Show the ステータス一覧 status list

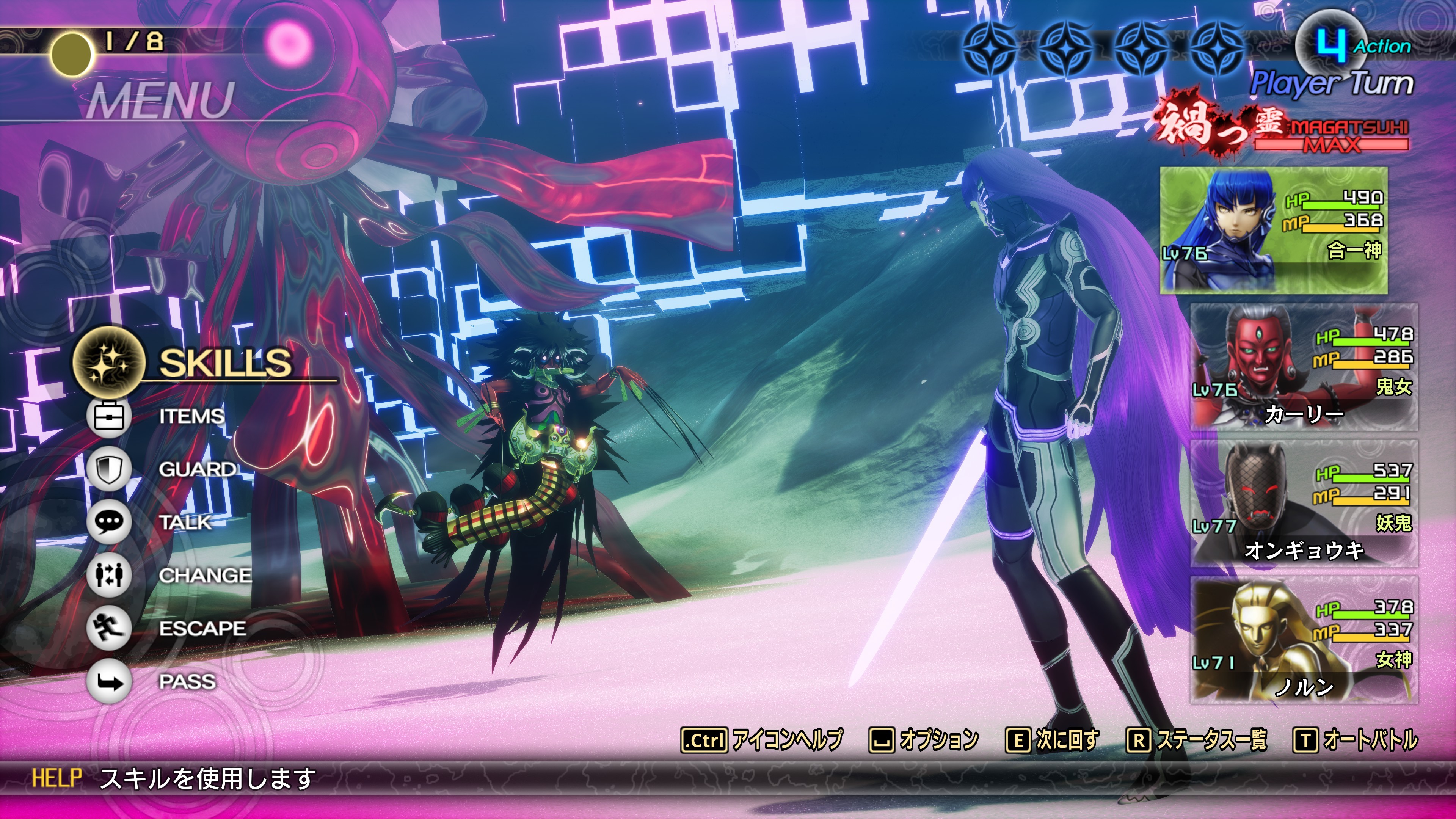[1197, 740]
